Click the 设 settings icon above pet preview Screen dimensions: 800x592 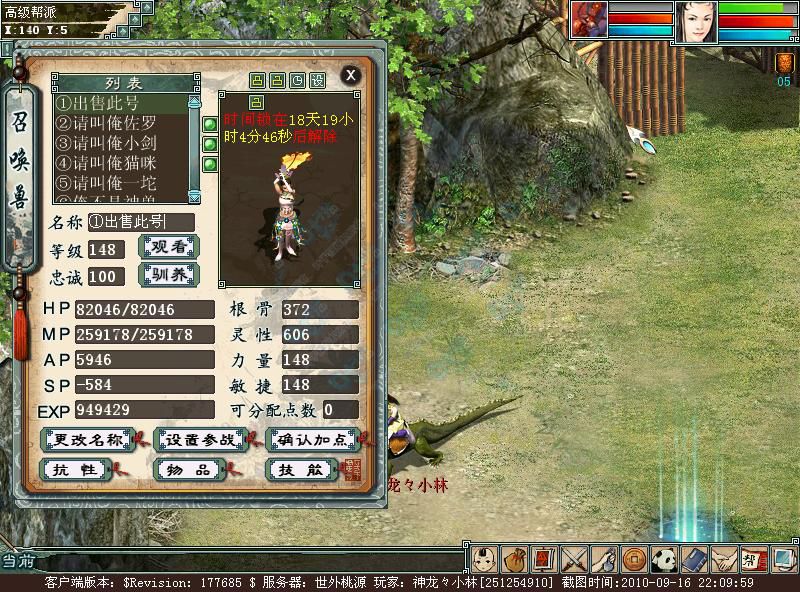317,80
